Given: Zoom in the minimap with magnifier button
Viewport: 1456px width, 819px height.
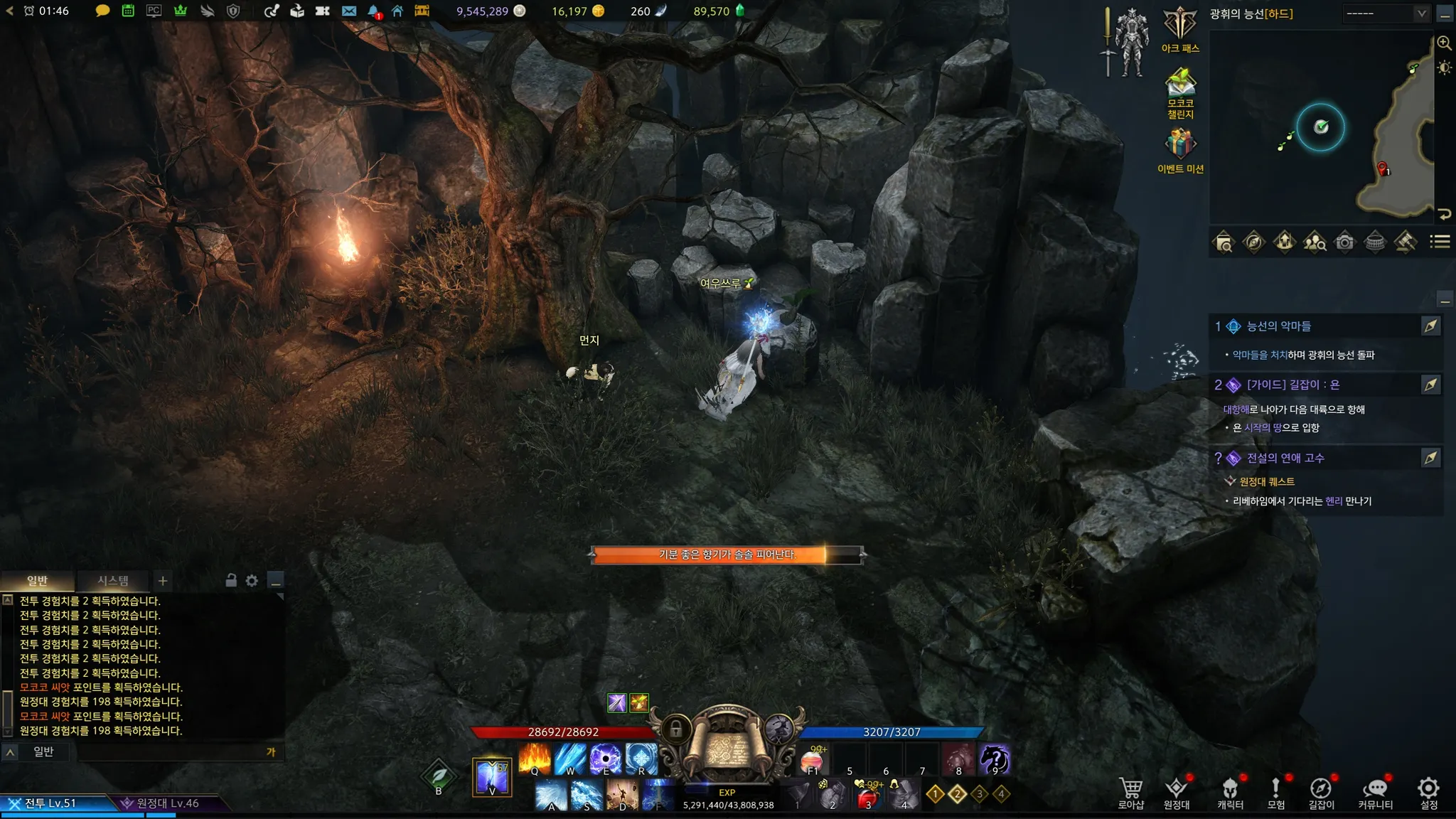Looking at the screenshot, I should 1444,43.
